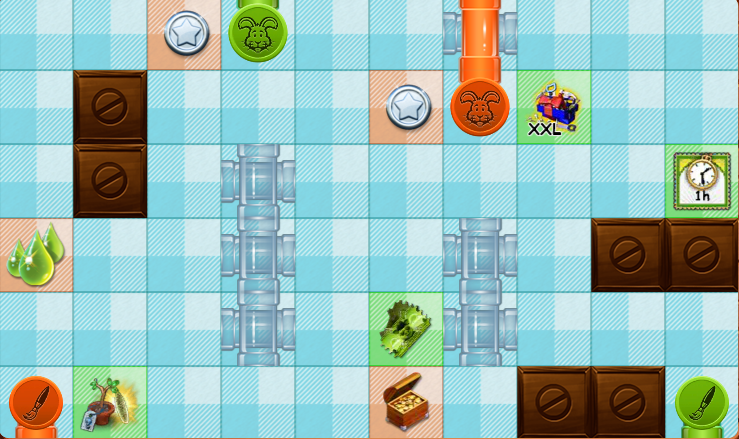
Task: Collect the silver star coin beside orange bunny
Action: 408,106
